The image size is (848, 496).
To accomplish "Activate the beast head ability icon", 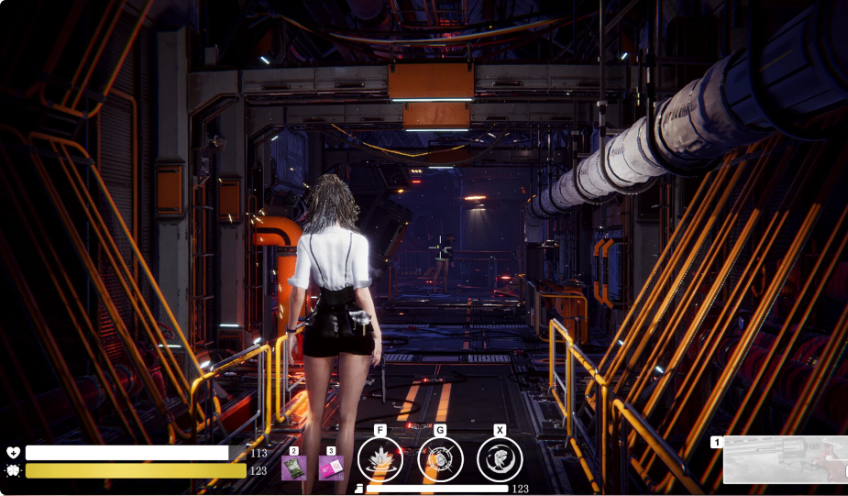I will coord(499,460).
